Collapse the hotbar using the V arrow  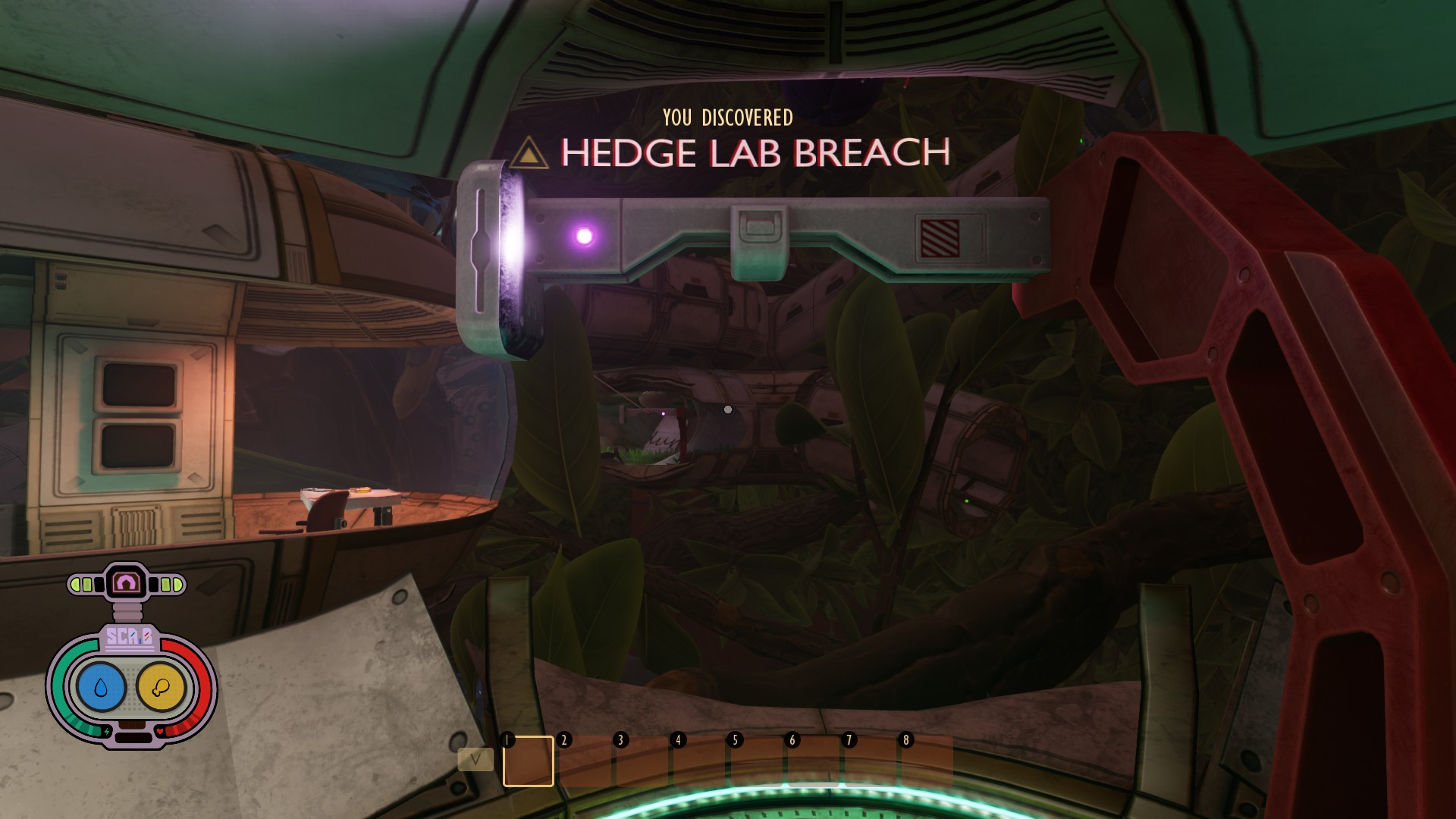coord(475,759)
